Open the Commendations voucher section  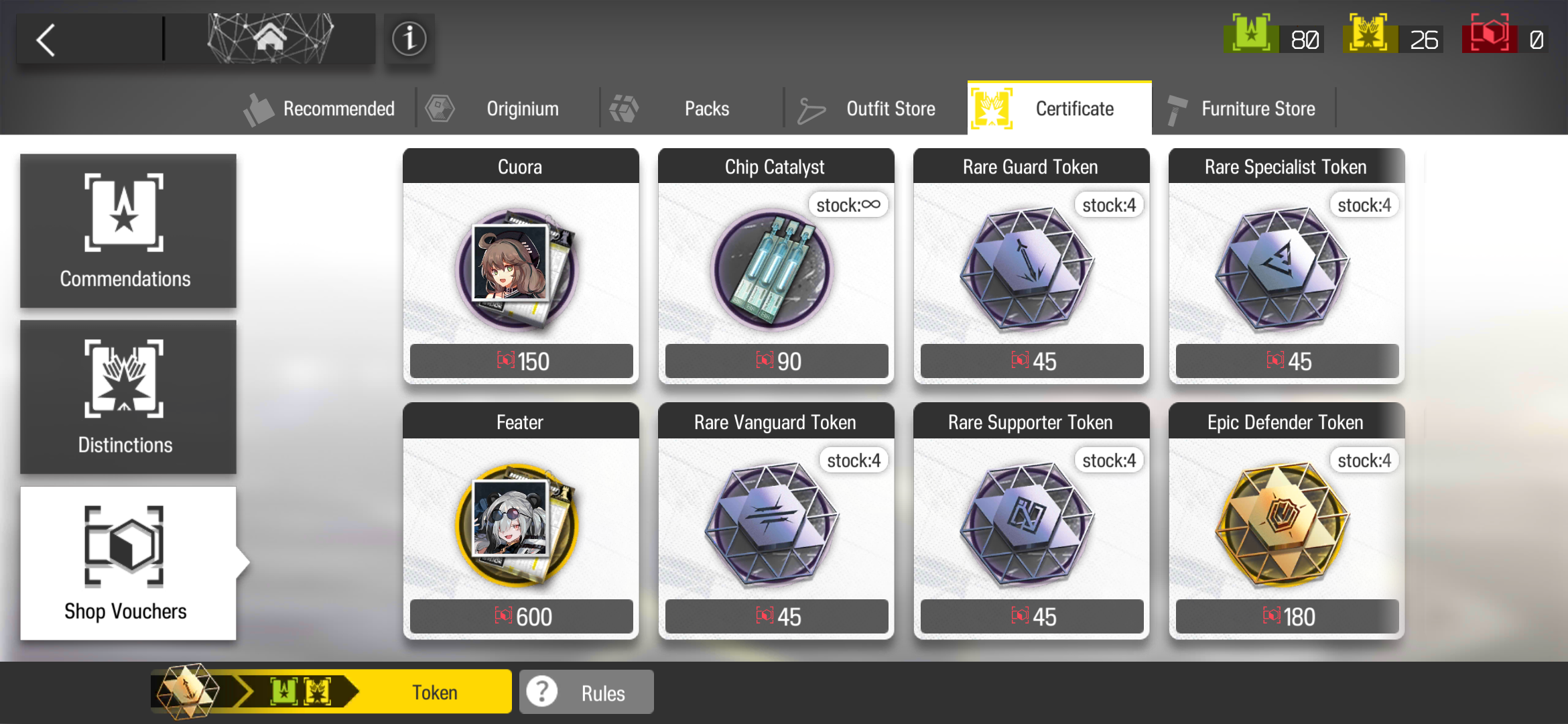(127, 231)
